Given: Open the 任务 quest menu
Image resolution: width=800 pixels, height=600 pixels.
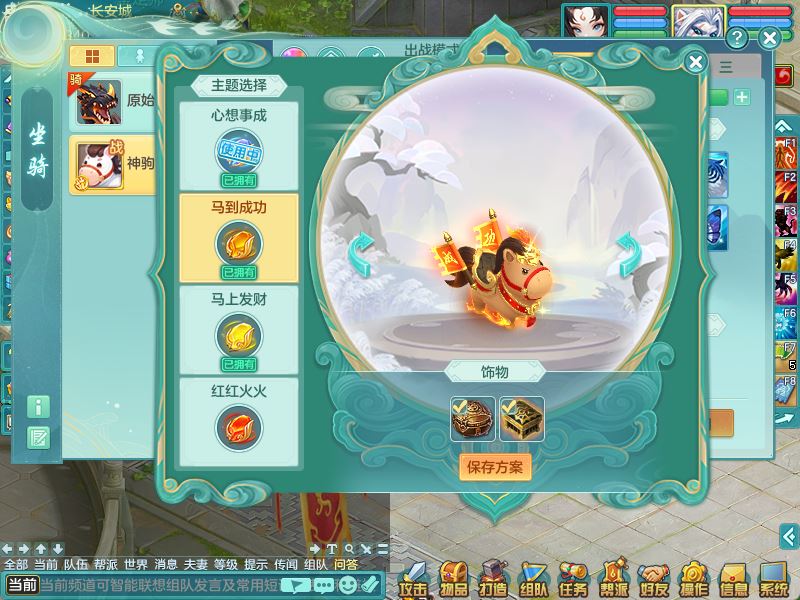Looking at the screenshot, I should click(x=574, y=578).
